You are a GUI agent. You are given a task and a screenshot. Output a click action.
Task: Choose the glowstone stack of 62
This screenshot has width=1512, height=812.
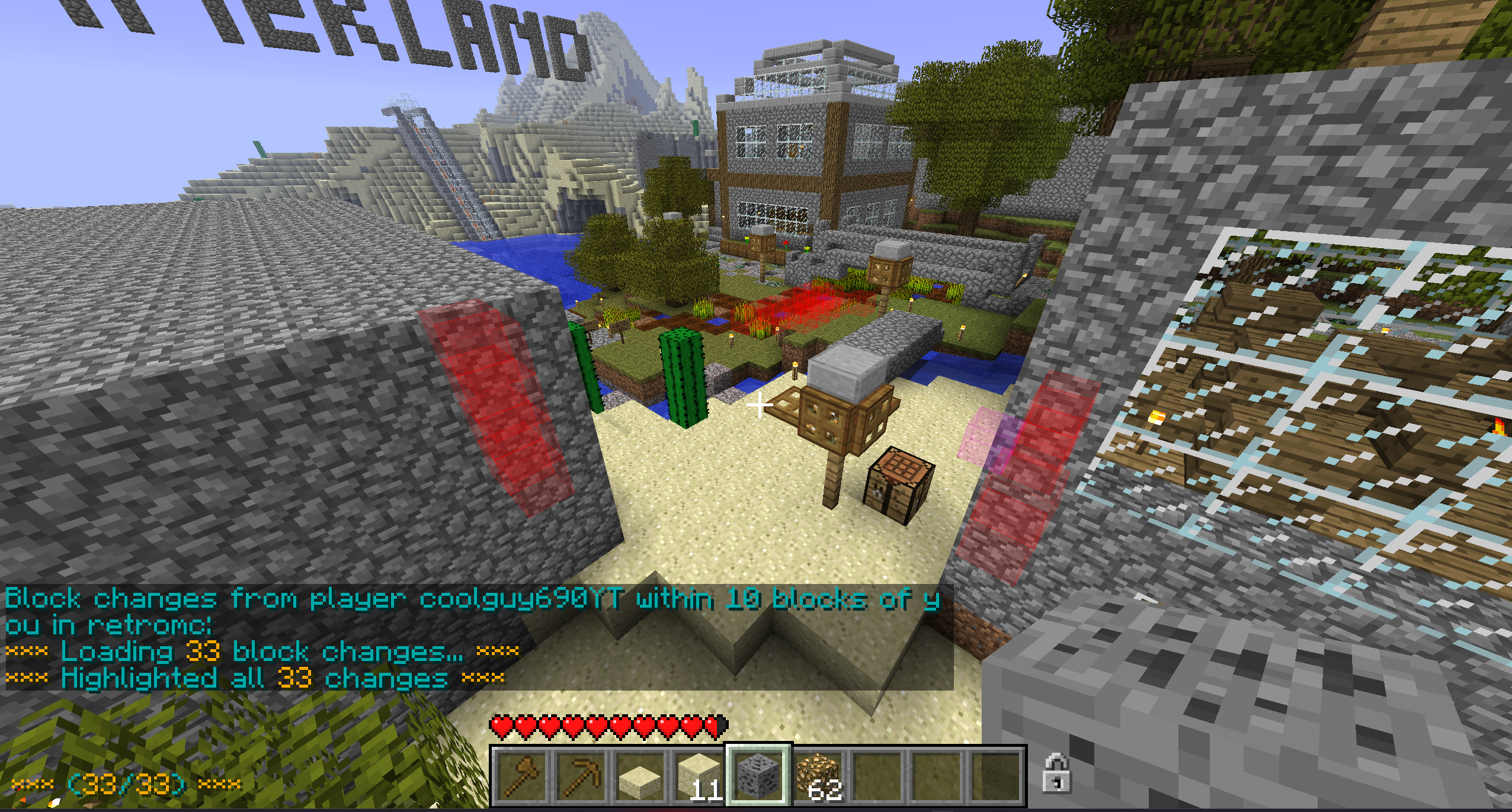pyautogui.click(x=817, y=775)
